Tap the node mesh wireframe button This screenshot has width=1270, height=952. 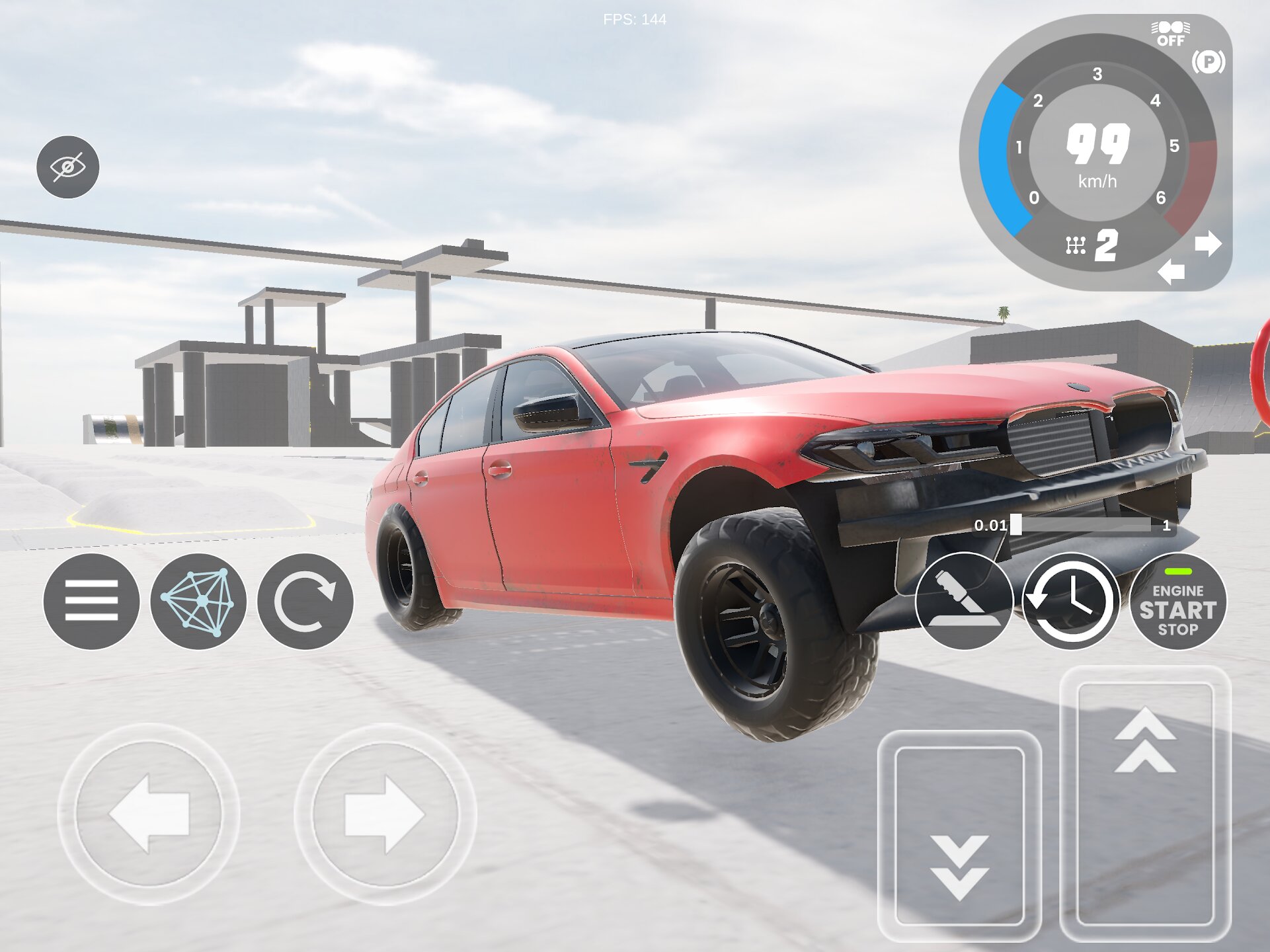[x=198, y=601]
